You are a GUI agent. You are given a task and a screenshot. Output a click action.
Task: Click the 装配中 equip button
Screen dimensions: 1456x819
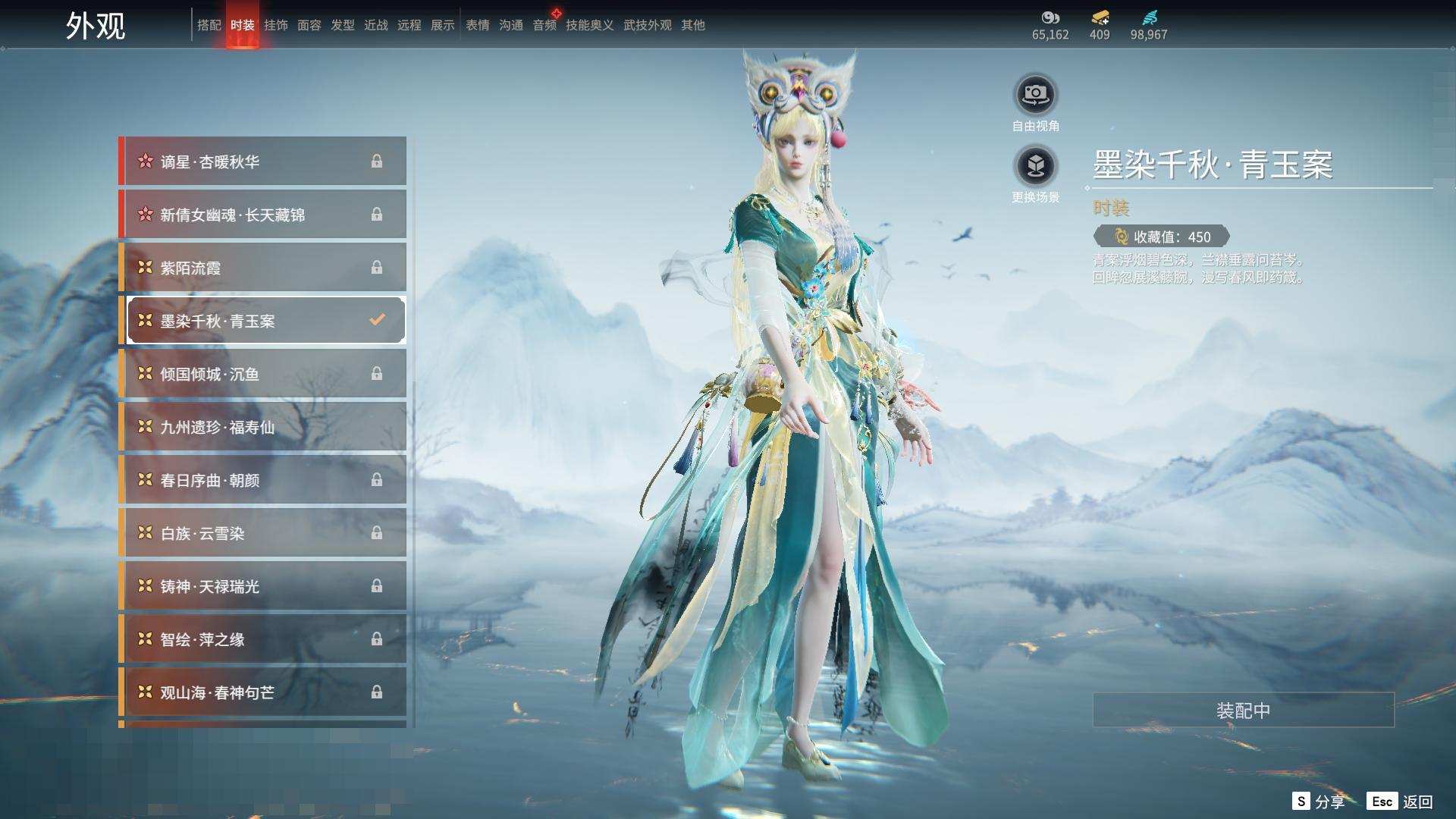(x=1243, y=711)
